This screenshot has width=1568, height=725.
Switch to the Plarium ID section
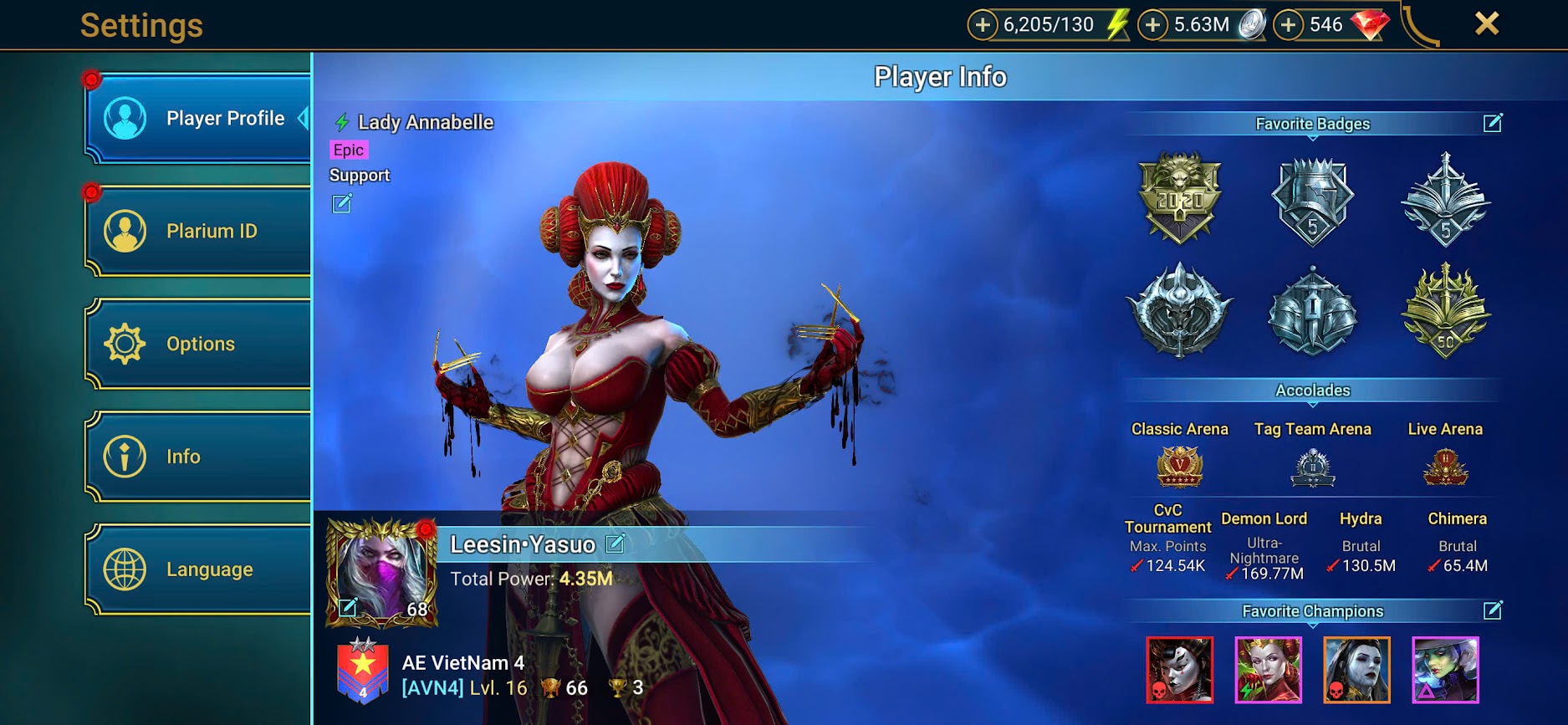[199, 231]
